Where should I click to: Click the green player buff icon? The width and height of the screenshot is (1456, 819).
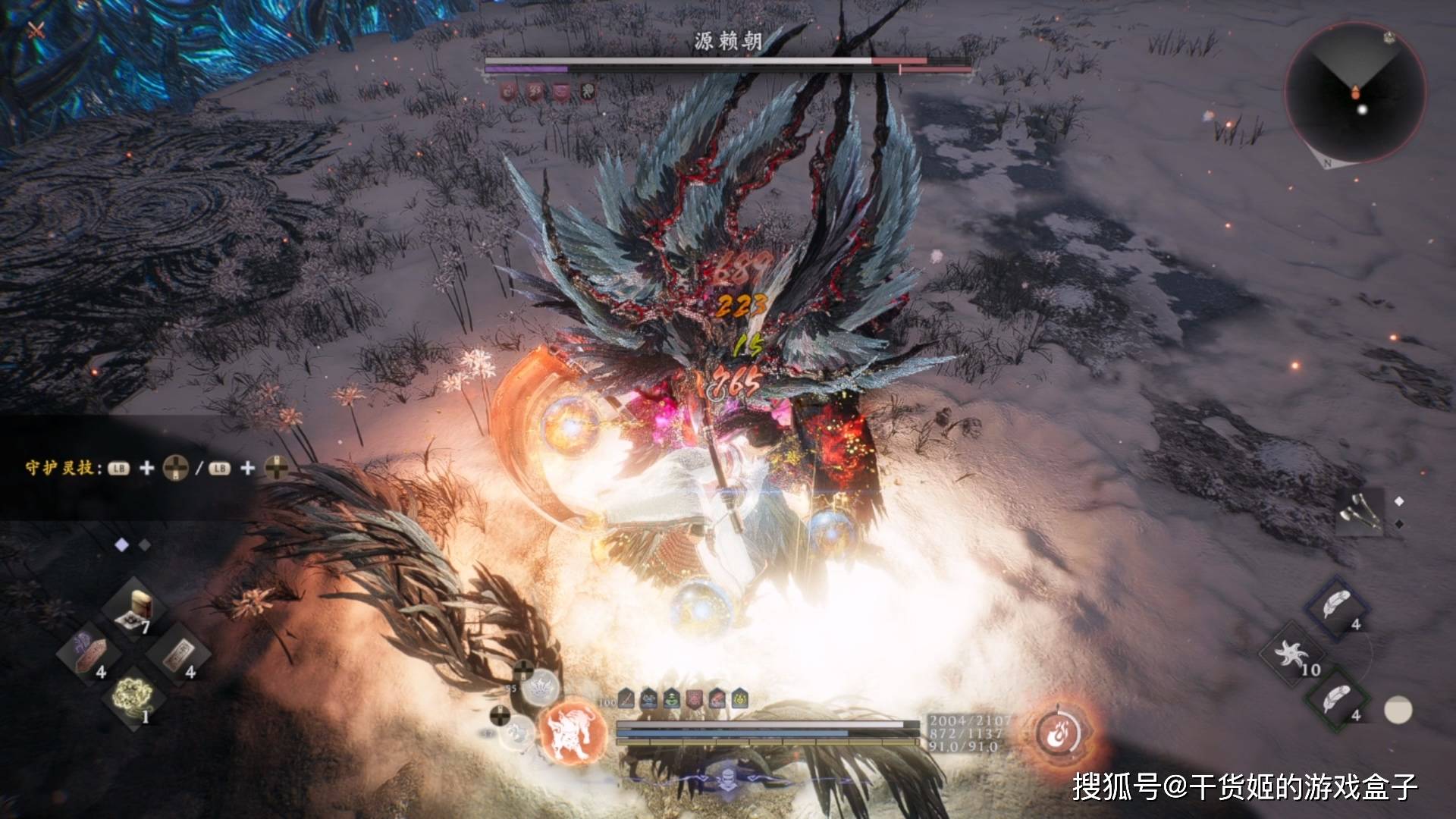(672, 698)
